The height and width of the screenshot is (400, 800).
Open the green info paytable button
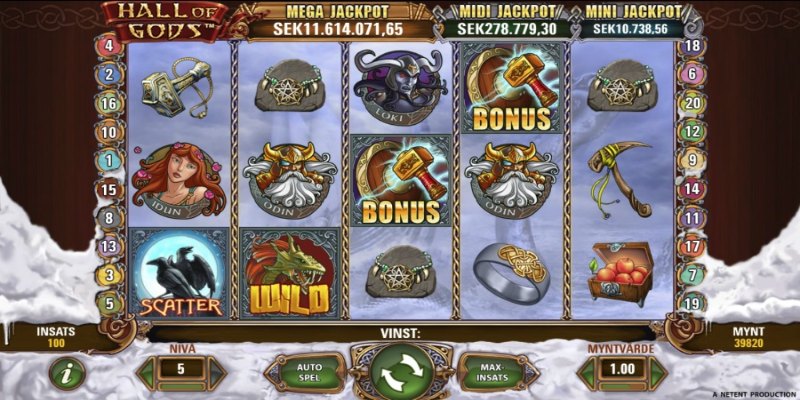[x=67, y=372]
